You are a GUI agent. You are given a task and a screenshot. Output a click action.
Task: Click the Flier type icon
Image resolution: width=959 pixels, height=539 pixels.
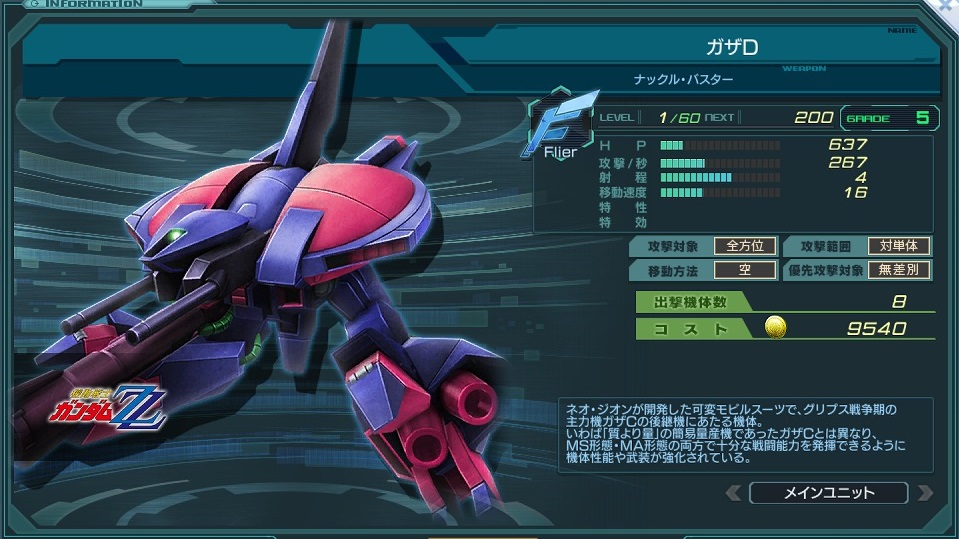(x=561, y=128)
